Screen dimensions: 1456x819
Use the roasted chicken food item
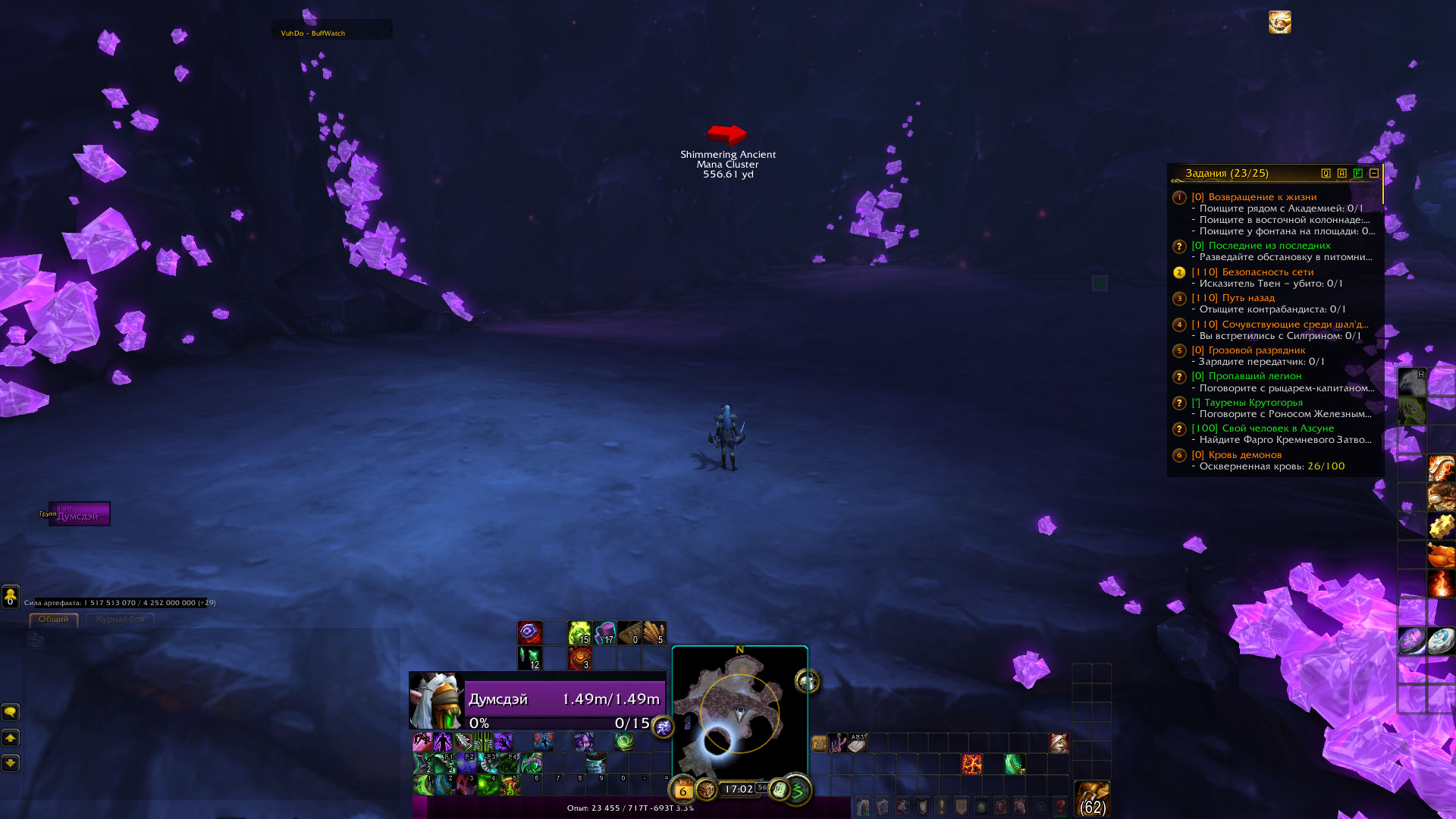[1441, 555]
